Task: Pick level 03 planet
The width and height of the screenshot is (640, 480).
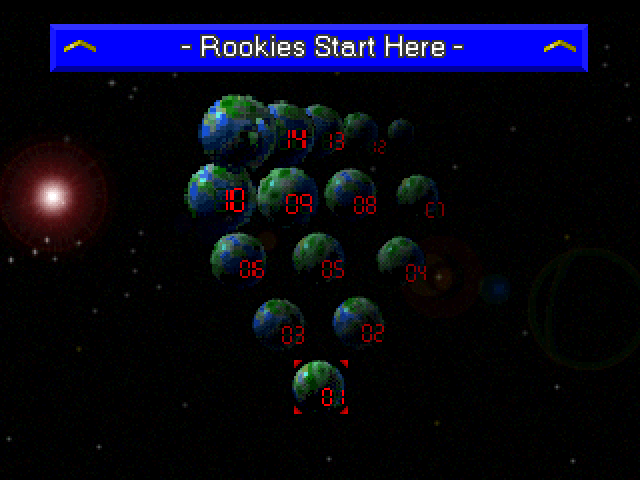Action: [278, 324]
